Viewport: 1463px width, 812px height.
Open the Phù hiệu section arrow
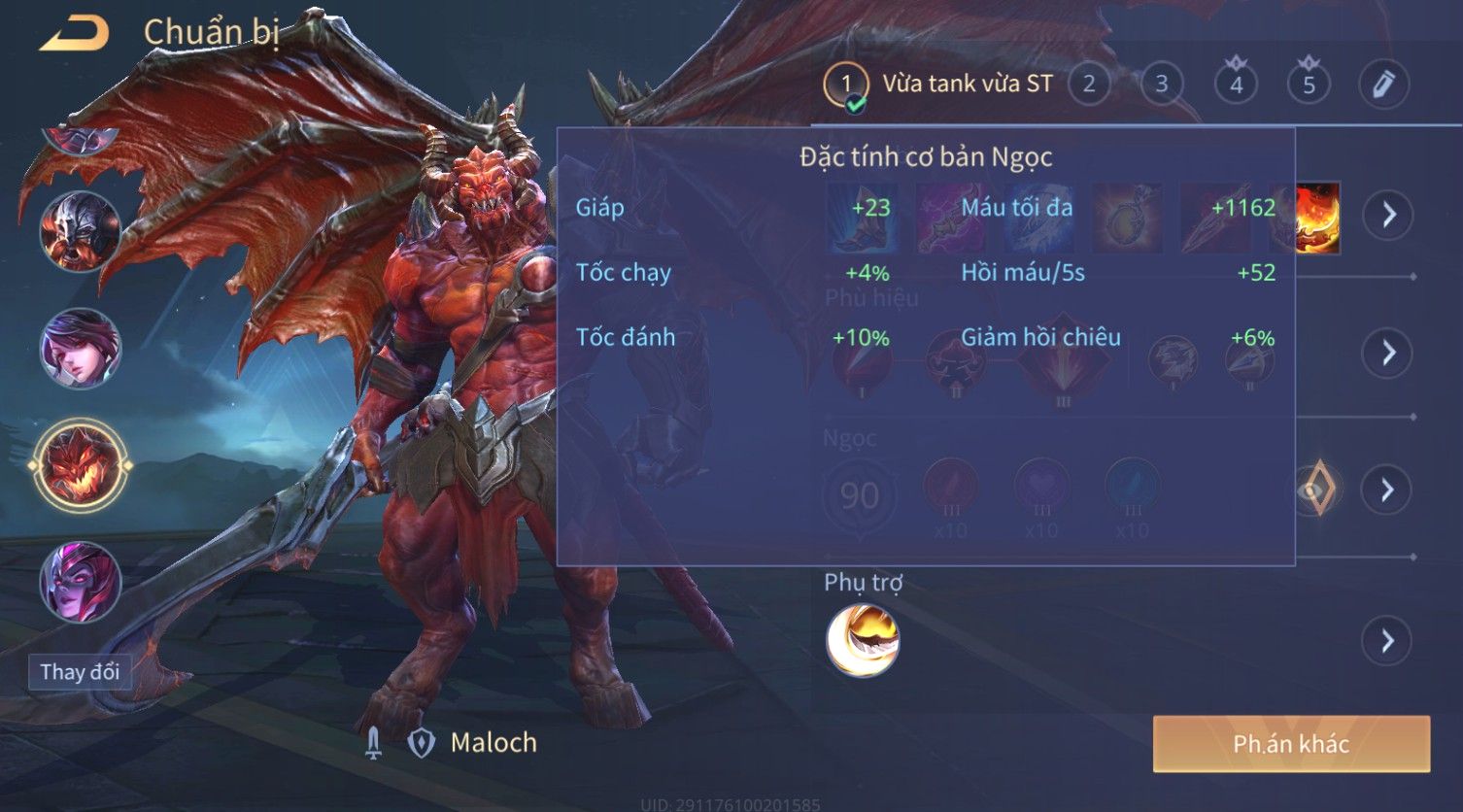1387,352
